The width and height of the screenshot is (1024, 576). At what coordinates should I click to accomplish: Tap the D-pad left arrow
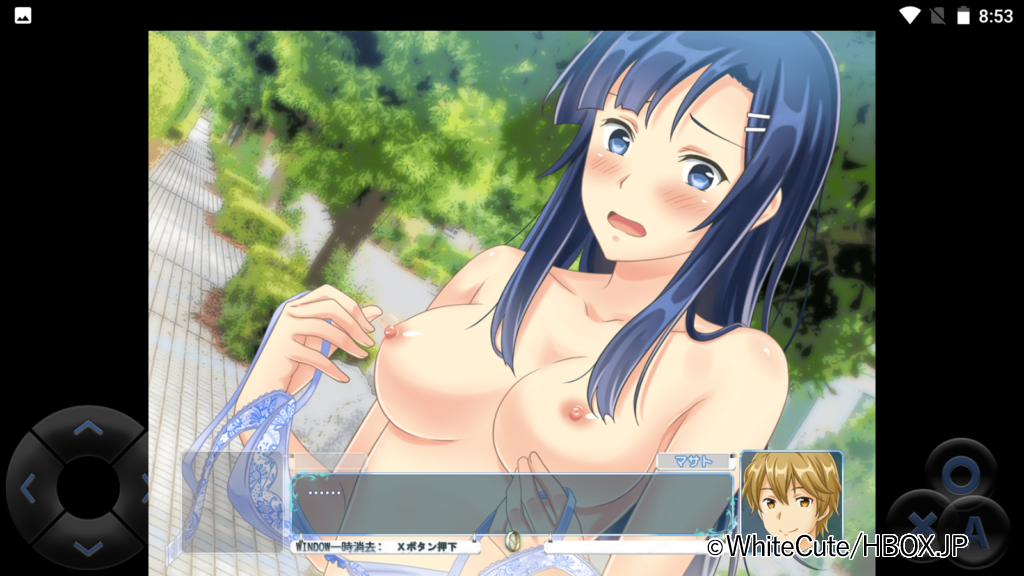[28, 489]
